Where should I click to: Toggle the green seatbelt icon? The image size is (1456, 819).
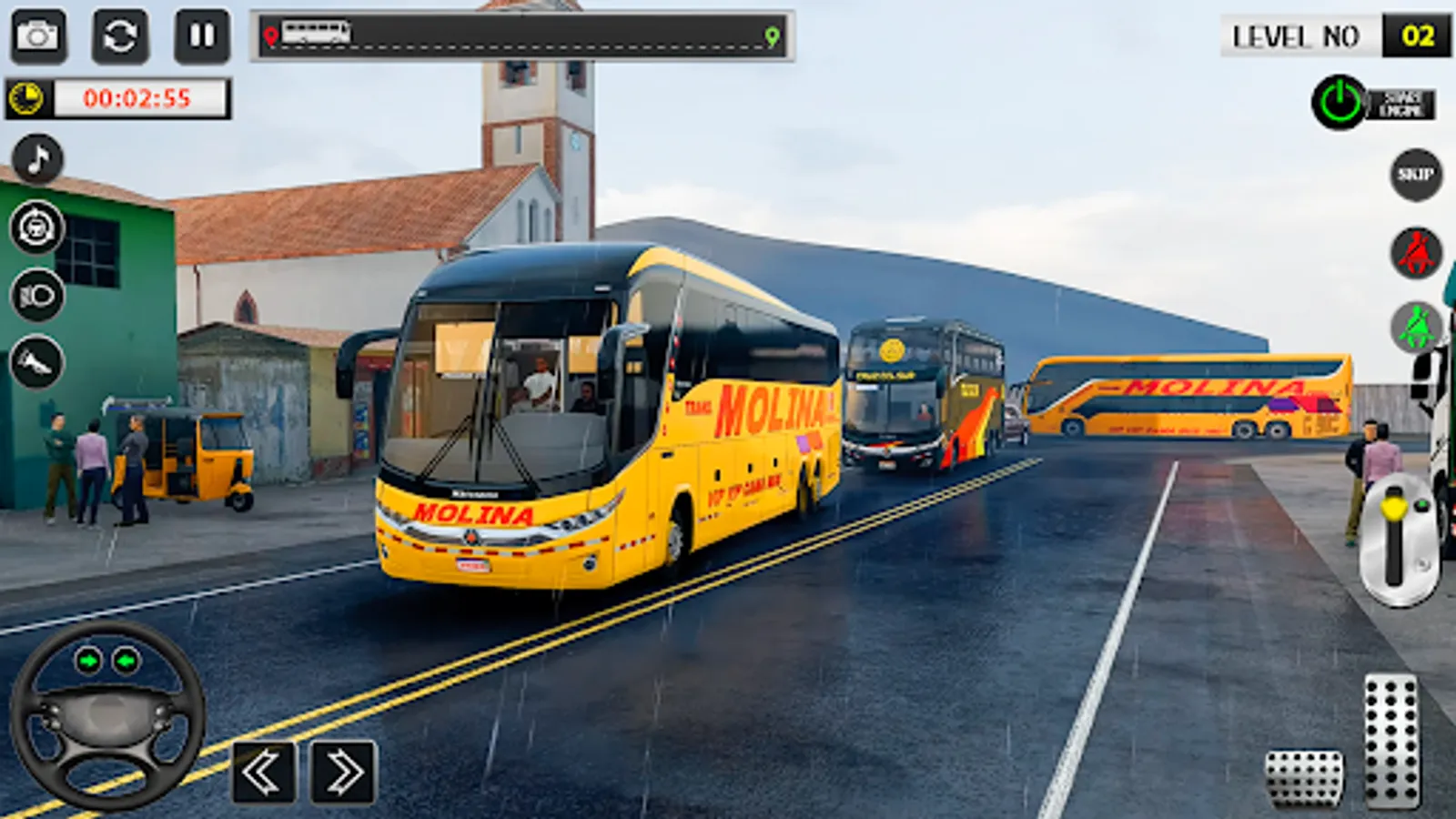point(1416,323)
